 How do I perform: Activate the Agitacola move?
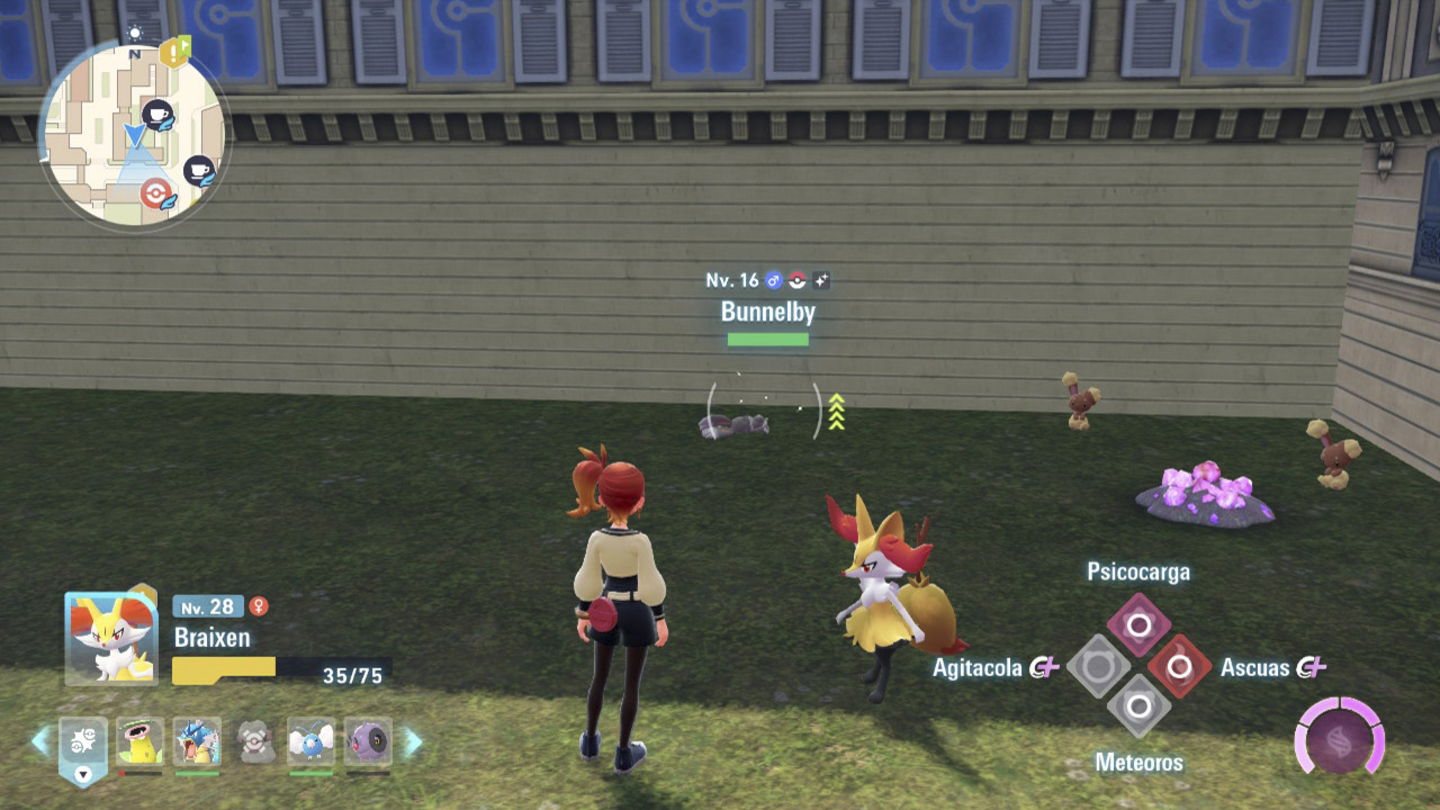click(x=1097, y=666)
